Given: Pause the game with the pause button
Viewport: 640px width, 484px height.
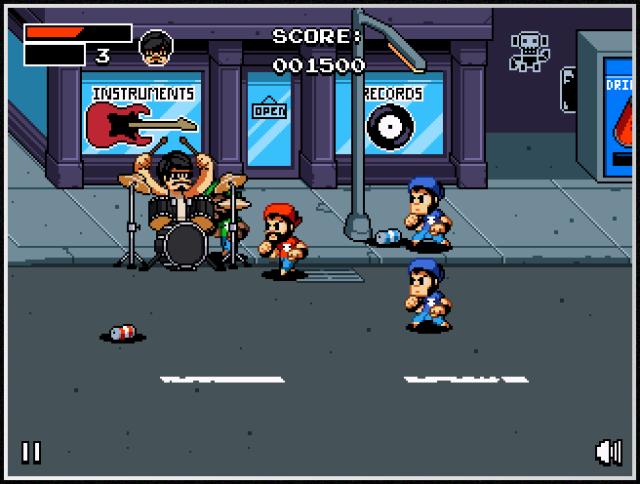Looking at the screenshot, I should tap(31, 452).
